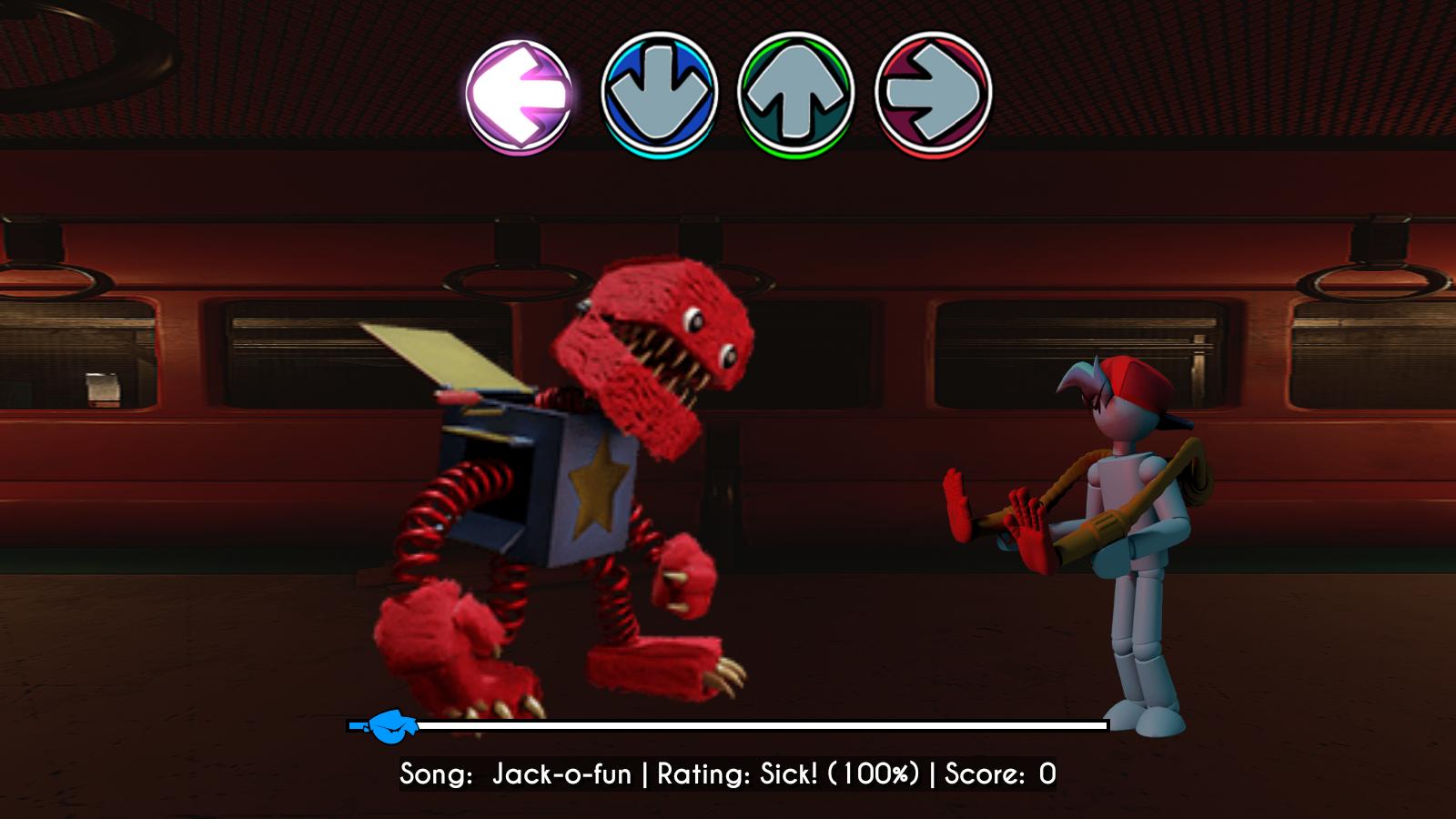Tap the glowing left arrow receptor
Image resolution: width=1456 pixels, height=819 pixels.
click(x=519, y=95)
